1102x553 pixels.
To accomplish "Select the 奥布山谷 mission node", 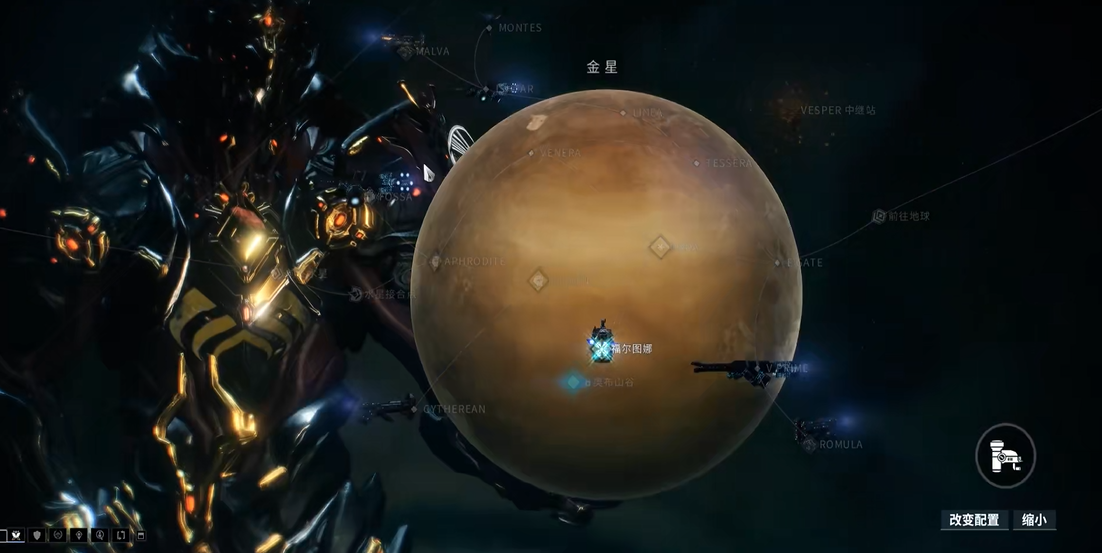I will (574, 382).
